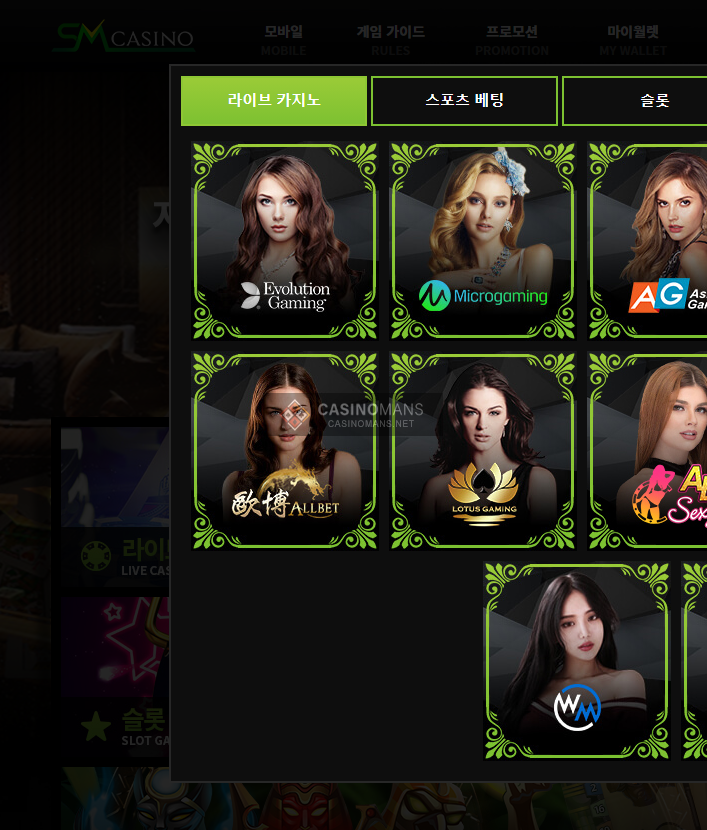Viewport: 707px width, 830px height.
Task: Open the 모바일 Mobile menu
Action: pos(284,40)
